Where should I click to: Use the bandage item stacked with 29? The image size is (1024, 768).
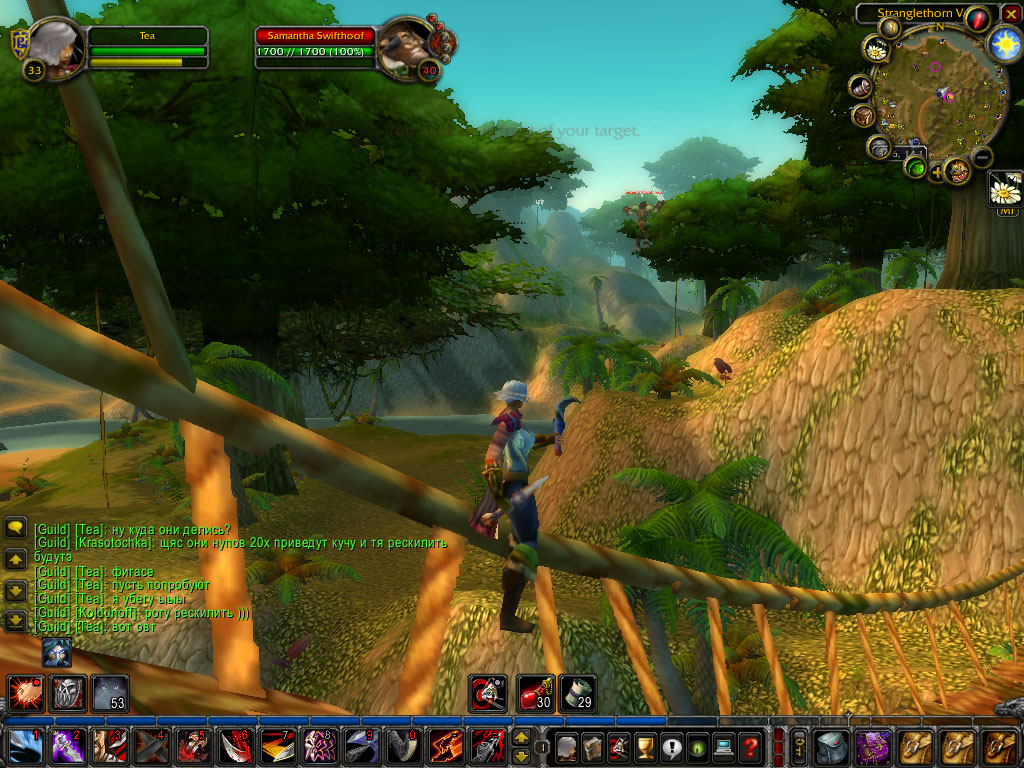[577, 693]
